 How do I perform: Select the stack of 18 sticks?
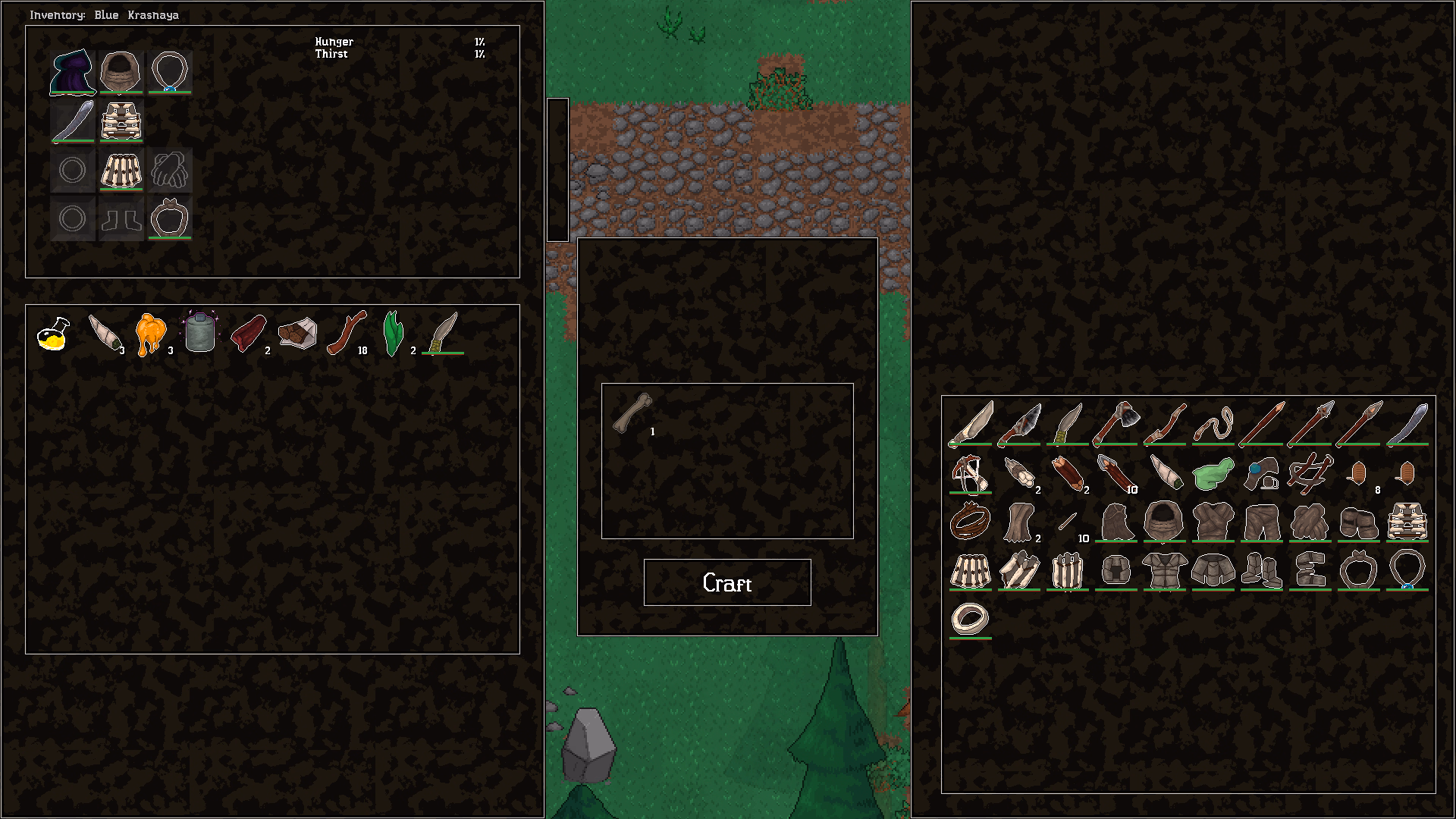(349, 332)
